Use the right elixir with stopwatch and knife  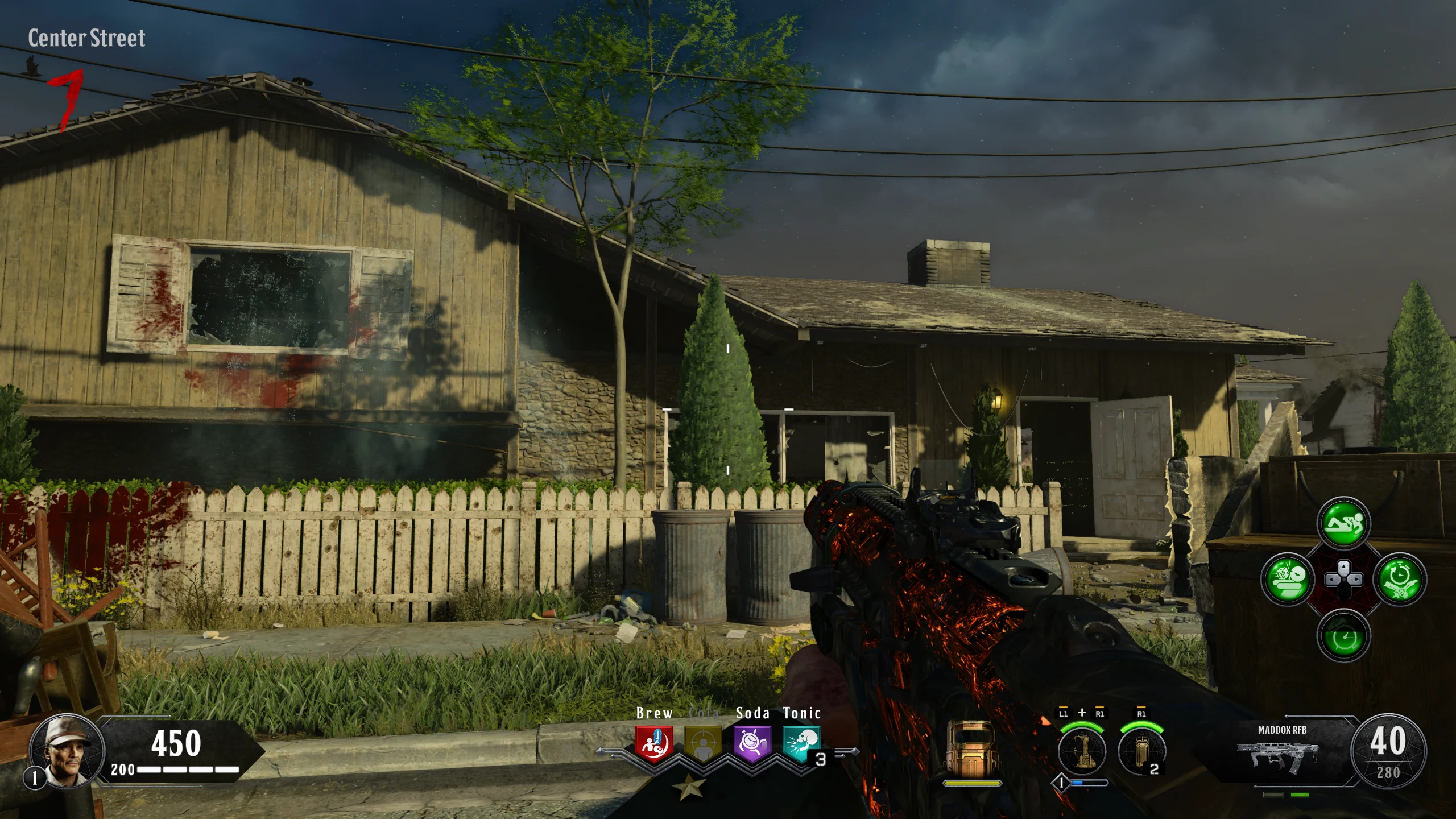coord(1400,580)
